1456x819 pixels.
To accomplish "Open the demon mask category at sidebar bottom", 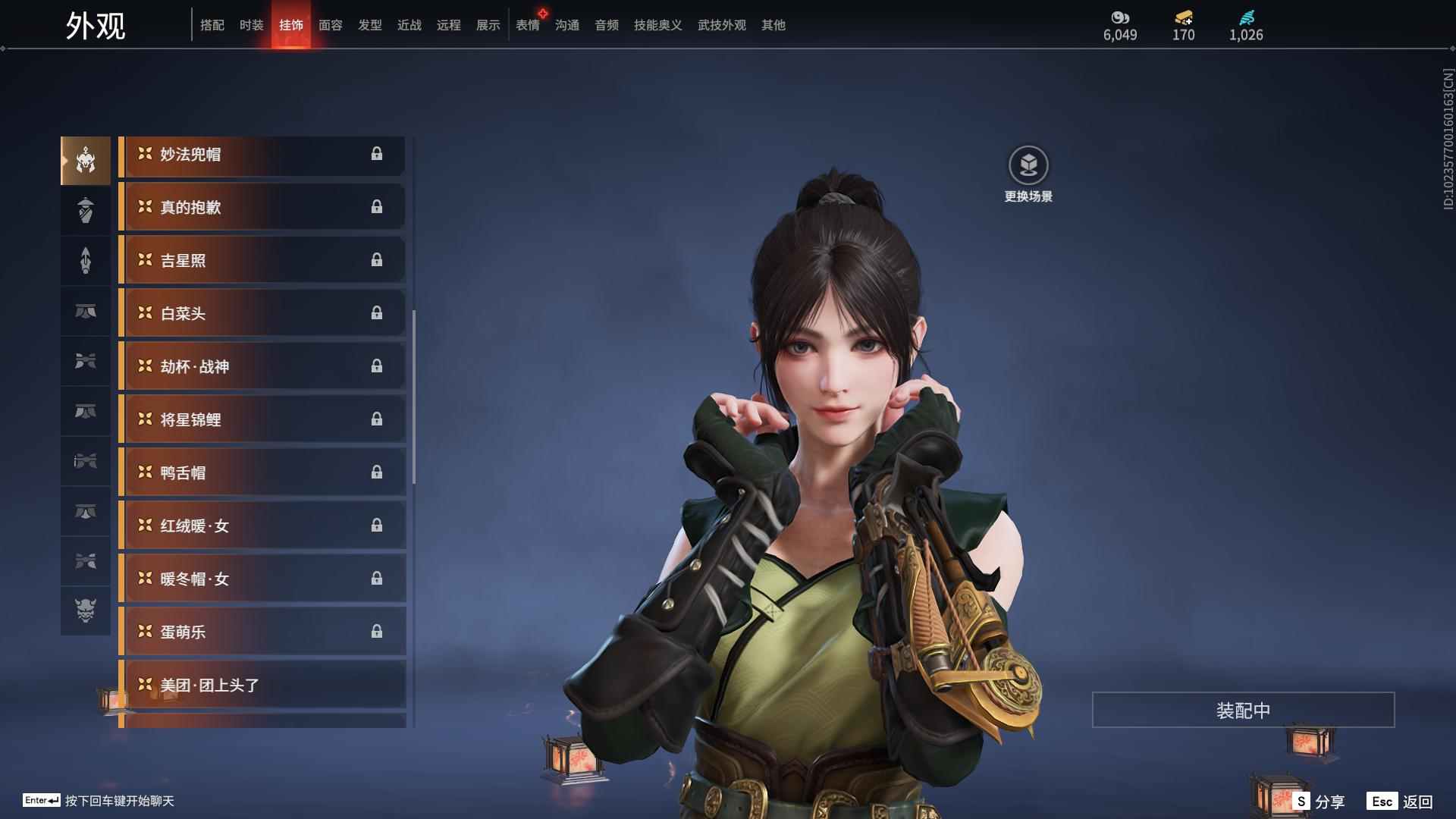I will tap(85, 612).
